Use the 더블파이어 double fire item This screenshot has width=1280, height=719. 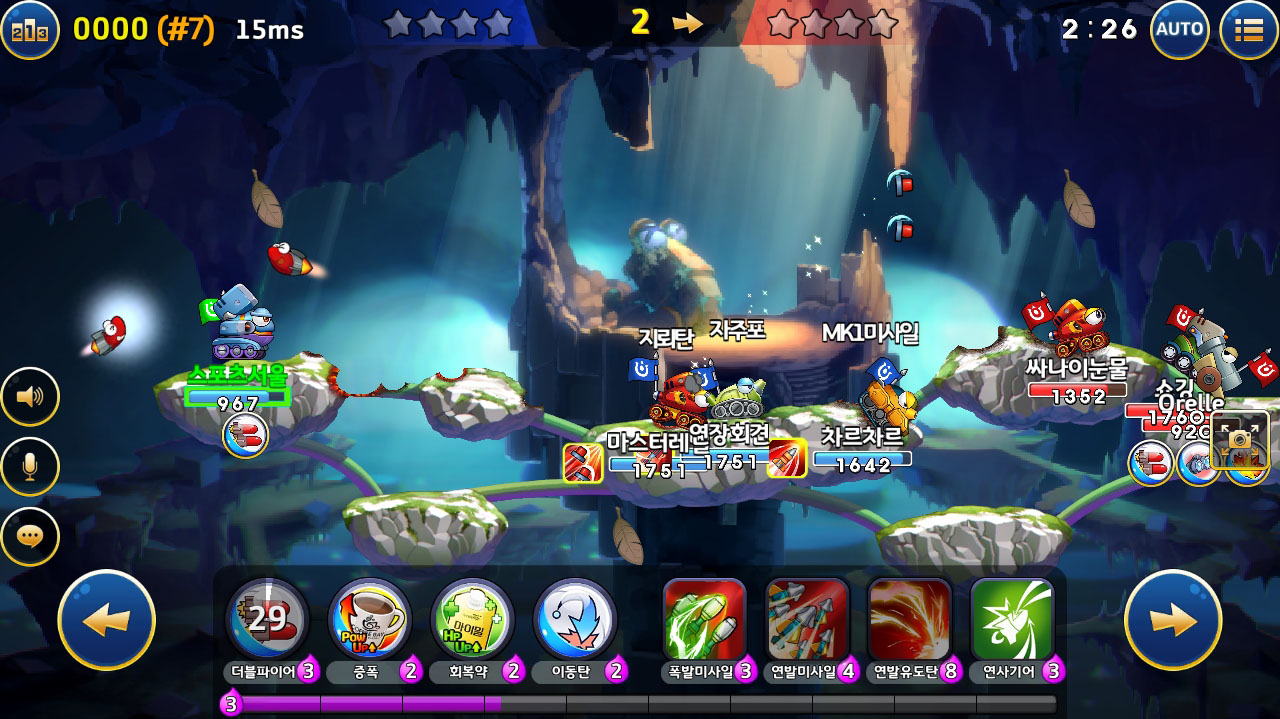pos(267,619)
